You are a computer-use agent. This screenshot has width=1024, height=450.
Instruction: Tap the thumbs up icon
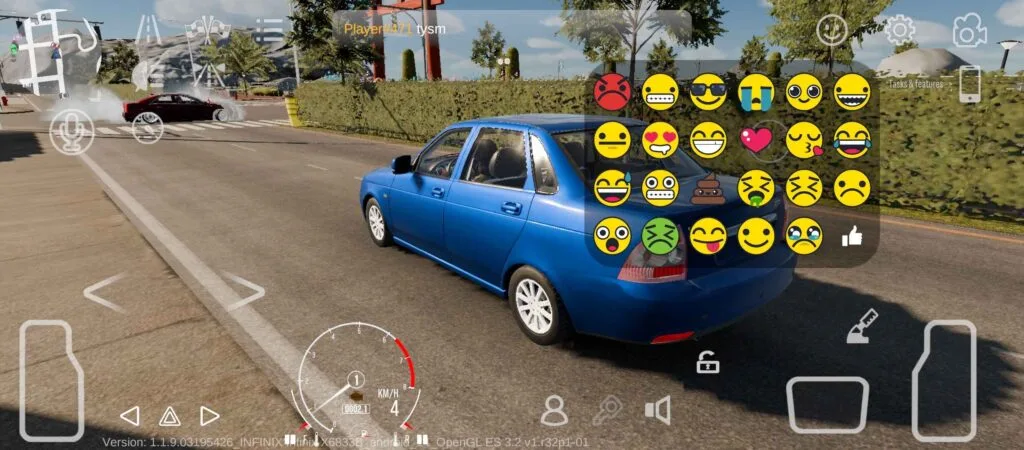(852, 236)
